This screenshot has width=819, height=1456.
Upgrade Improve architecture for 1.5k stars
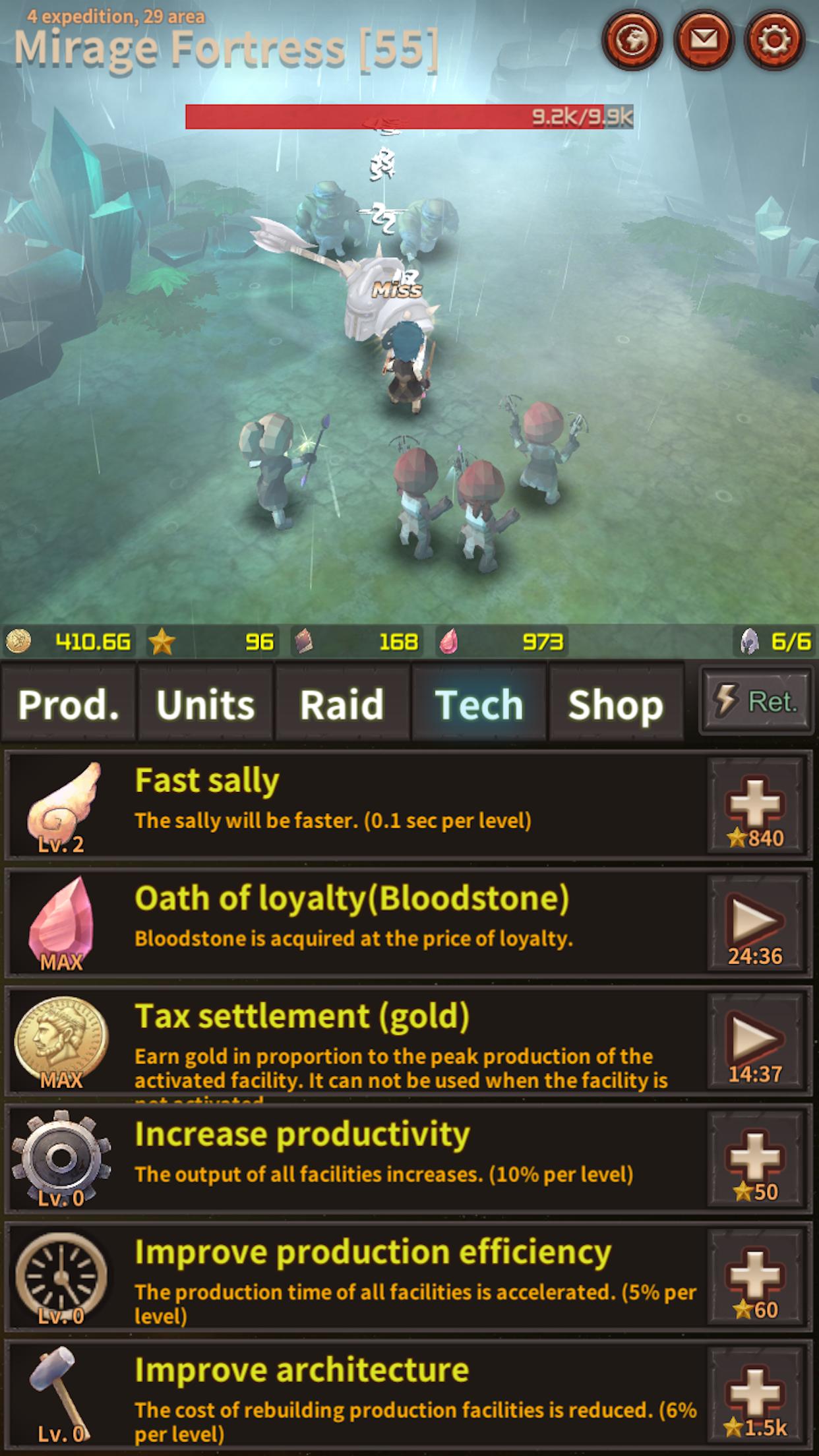pos(756,1396)
